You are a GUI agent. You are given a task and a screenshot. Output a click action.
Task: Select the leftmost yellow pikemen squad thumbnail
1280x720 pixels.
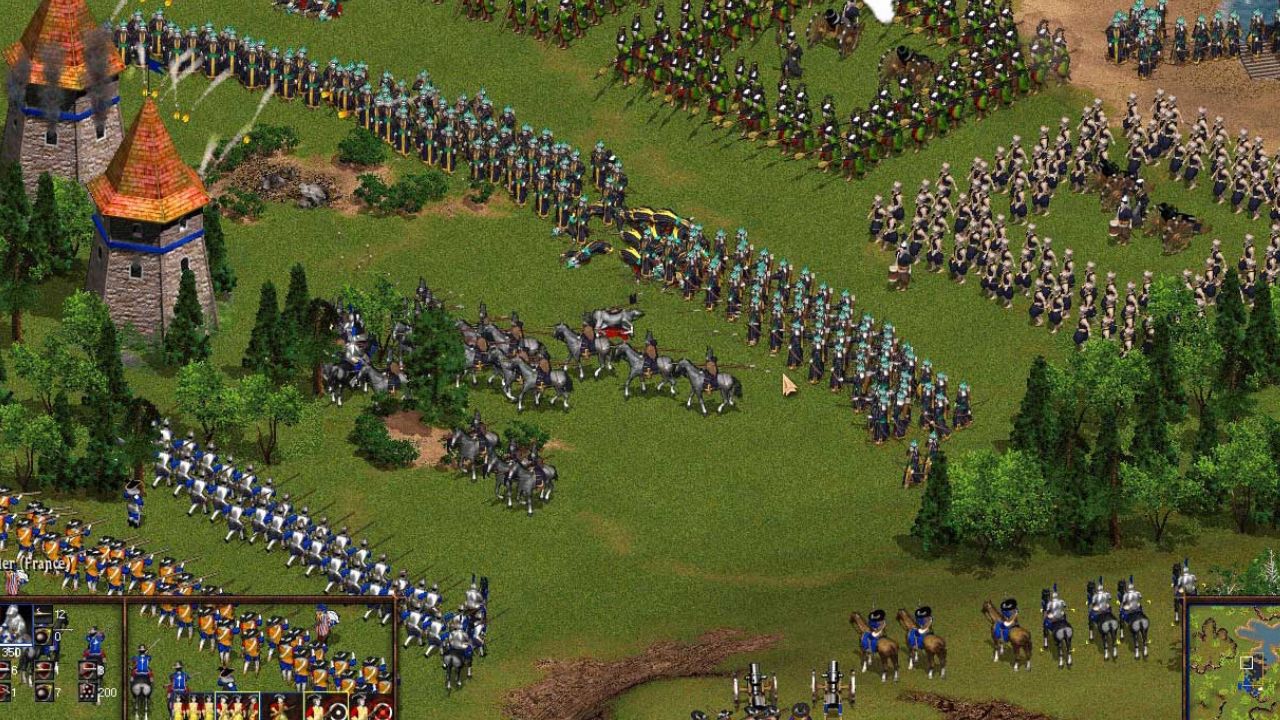coord(191,707)
